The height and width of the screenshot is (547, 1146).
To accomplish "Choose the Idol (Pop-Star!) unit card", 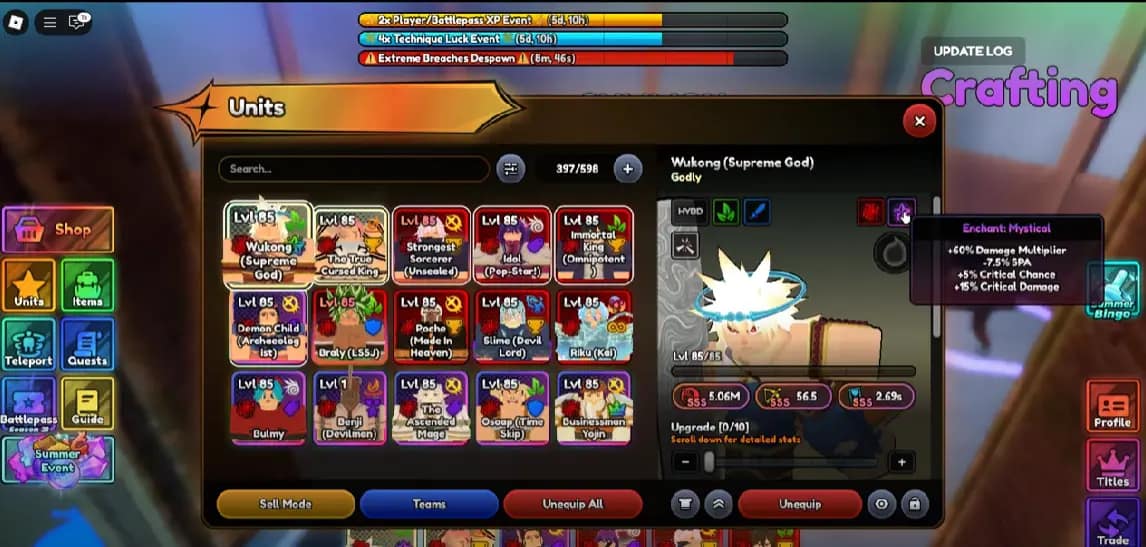I will click(512, 245).
